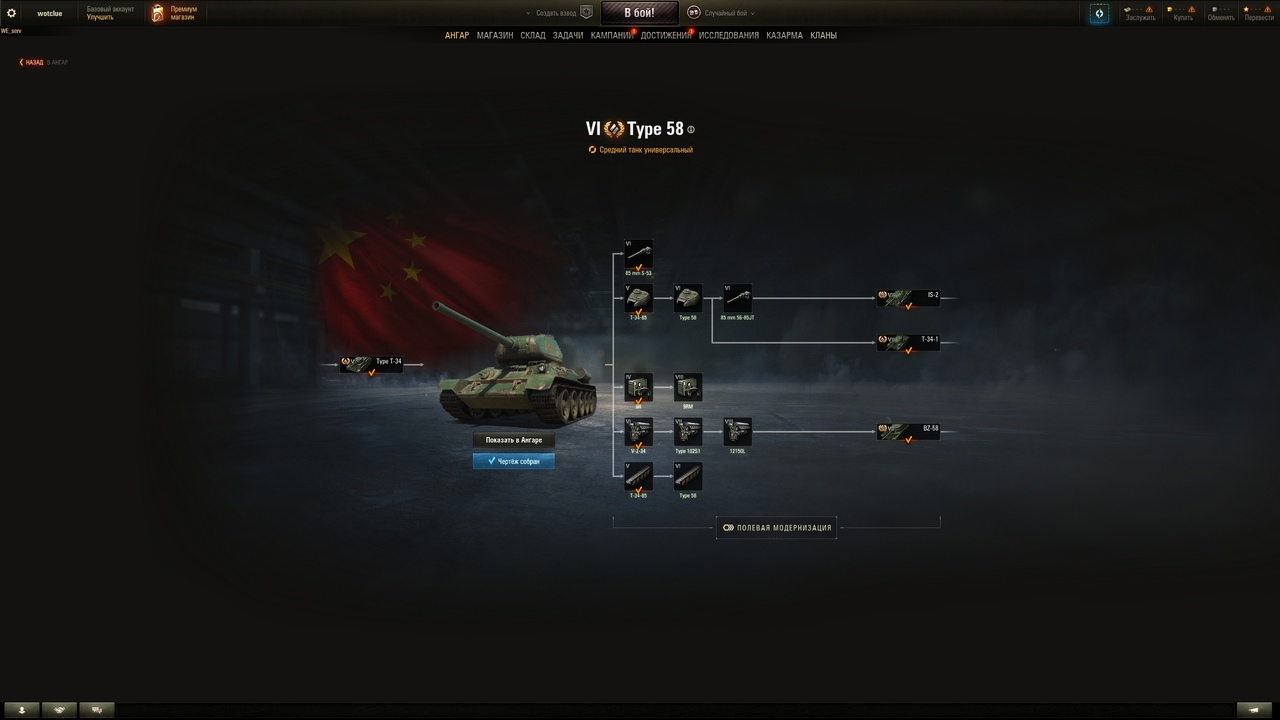
Task: Open the Премиум магазин shop
Action: [174, 13]
